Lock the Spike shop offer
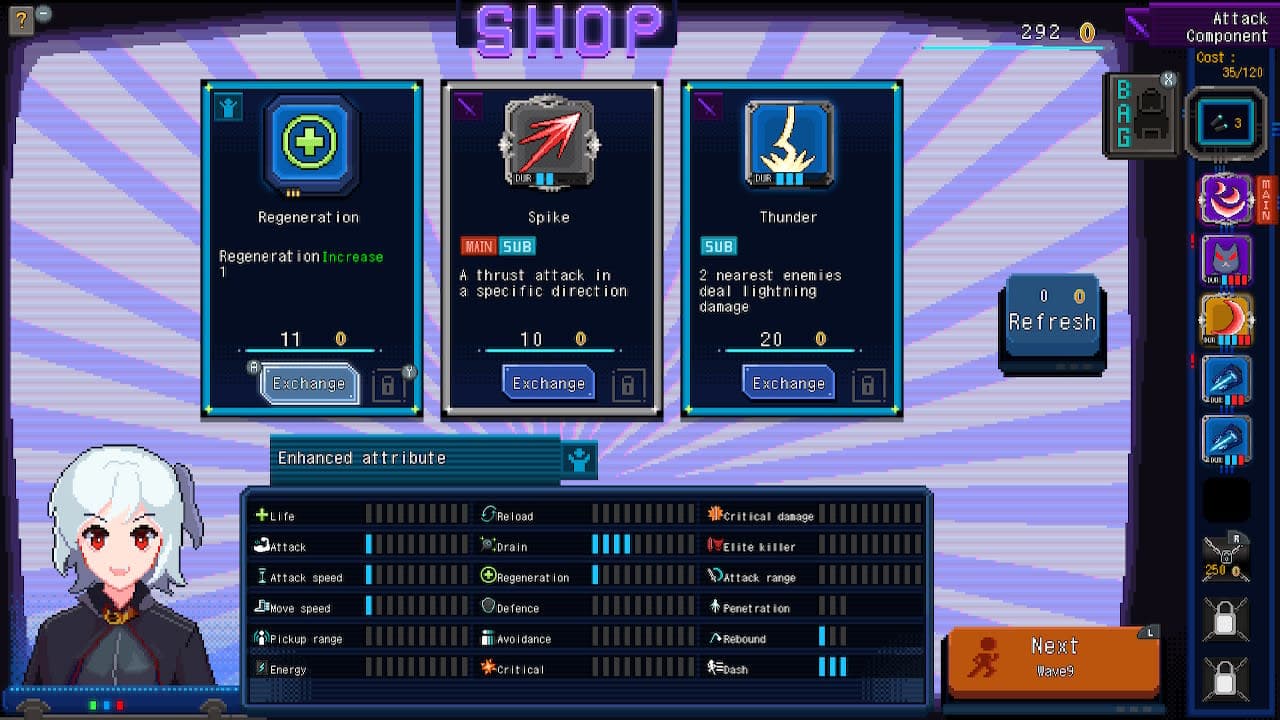This screenshot has height=720, width=1280. click(629, 383)
